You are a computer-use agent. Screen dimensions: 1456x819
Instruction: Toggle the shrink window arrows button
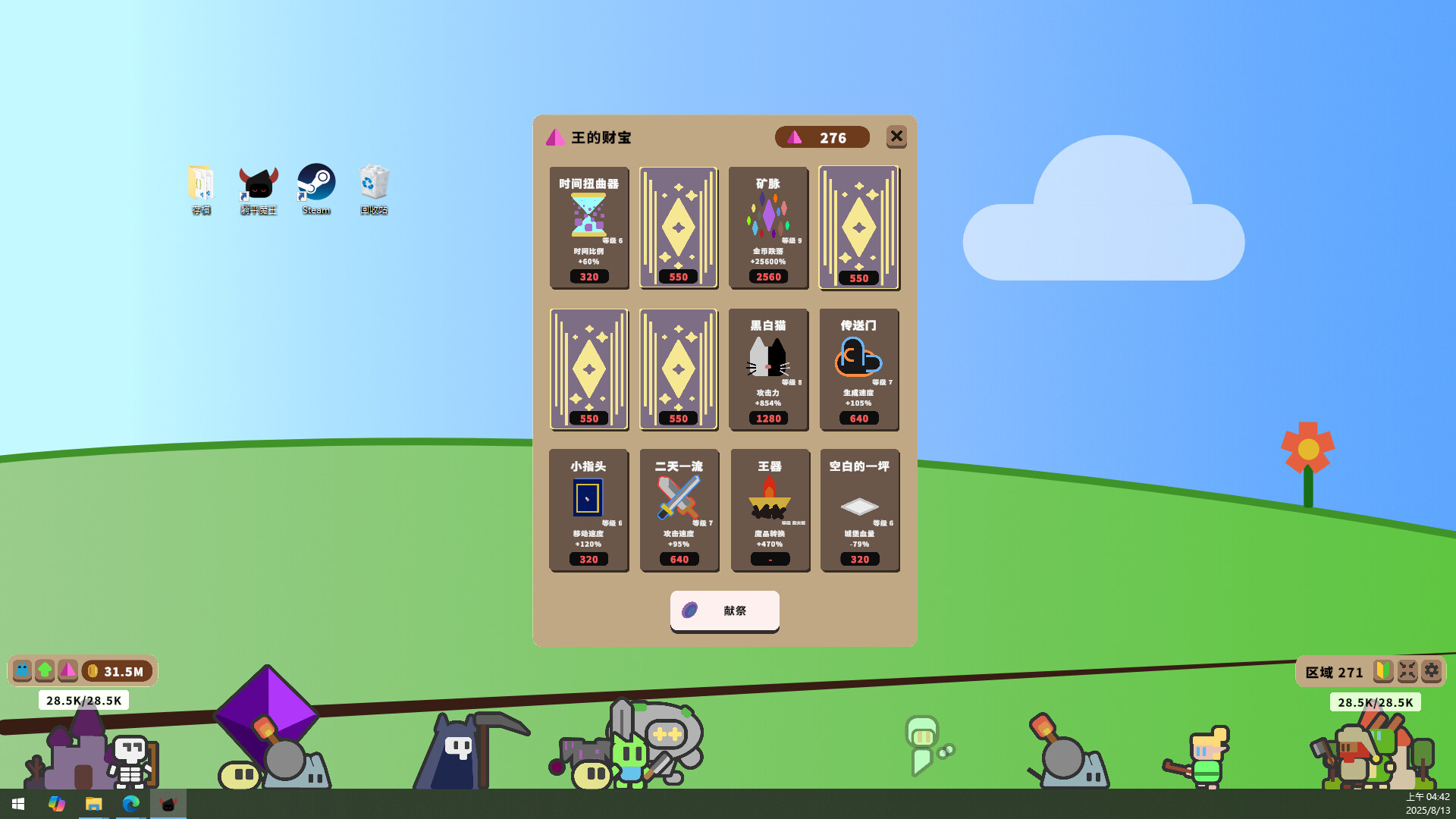1407,671
